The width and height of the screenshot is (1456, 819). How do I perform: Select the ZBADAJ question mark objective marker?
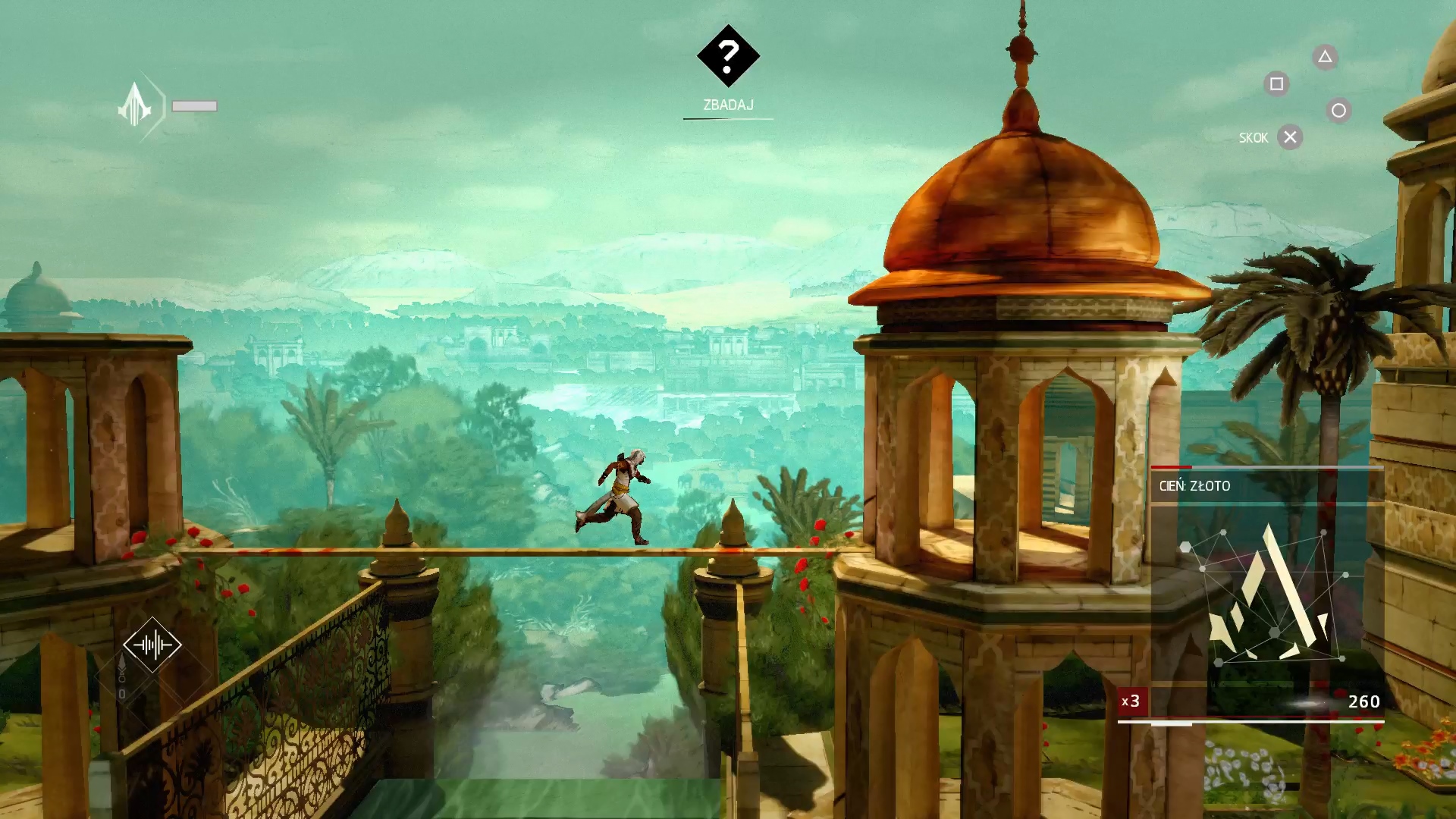click(x=728, y=56)
